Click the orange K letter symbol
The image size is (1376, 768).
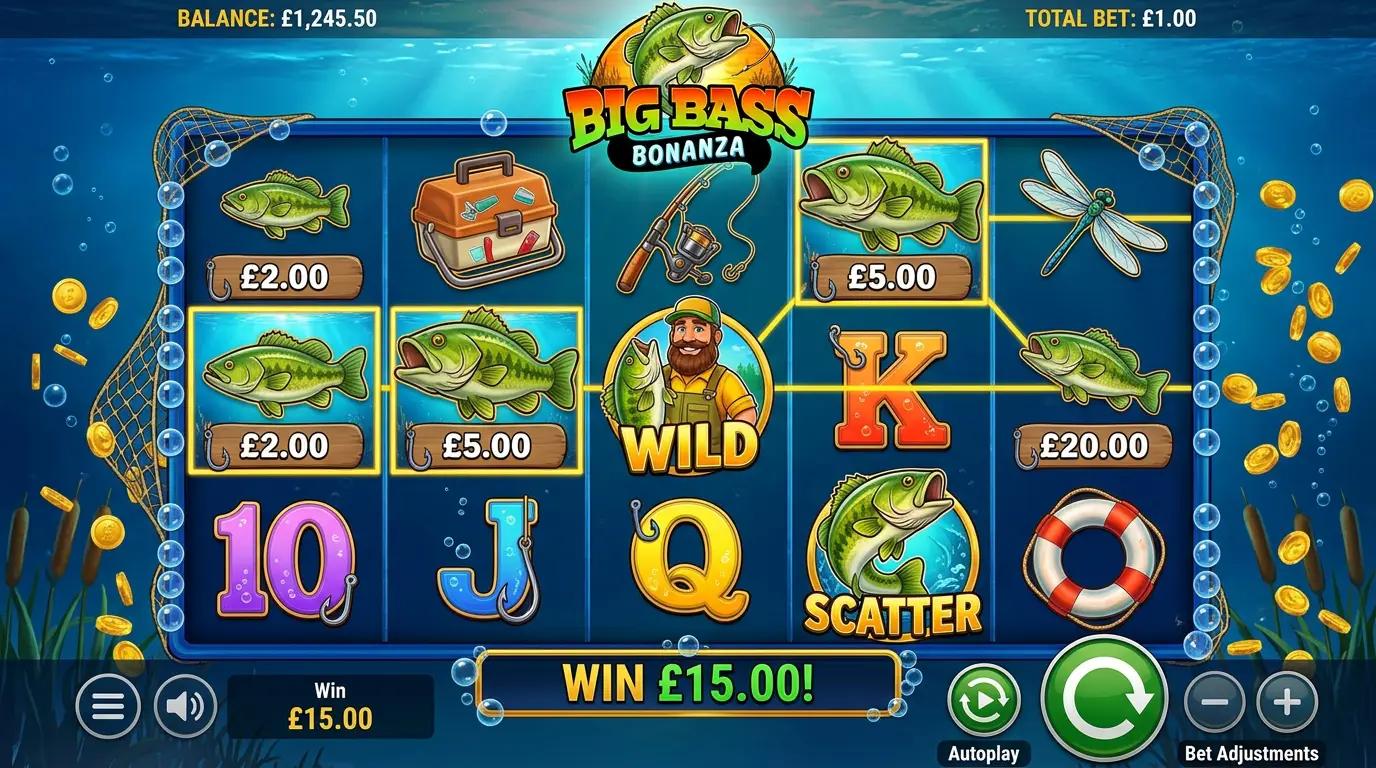(893, 390)
